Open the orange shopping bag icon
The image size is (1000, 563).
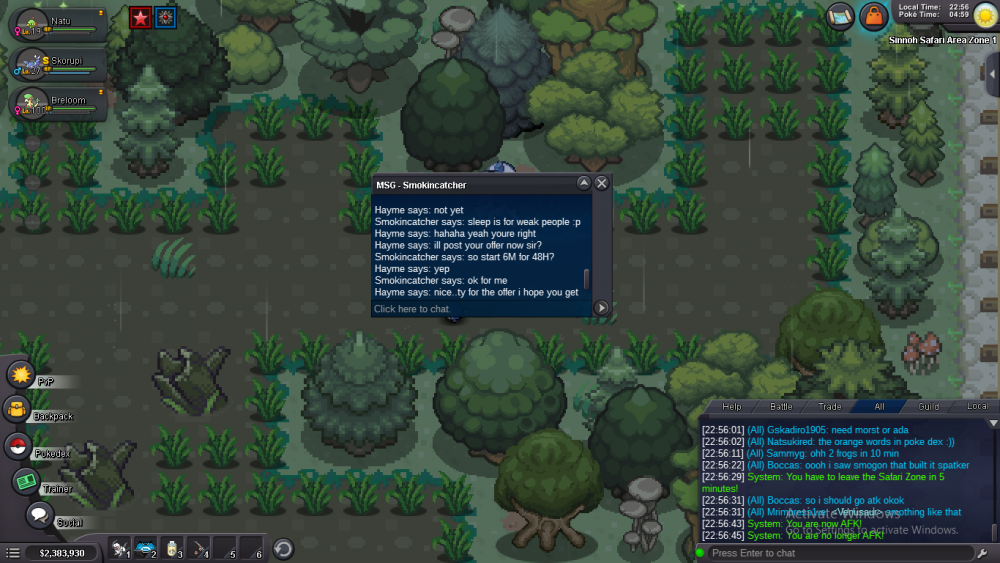(873, 16)
